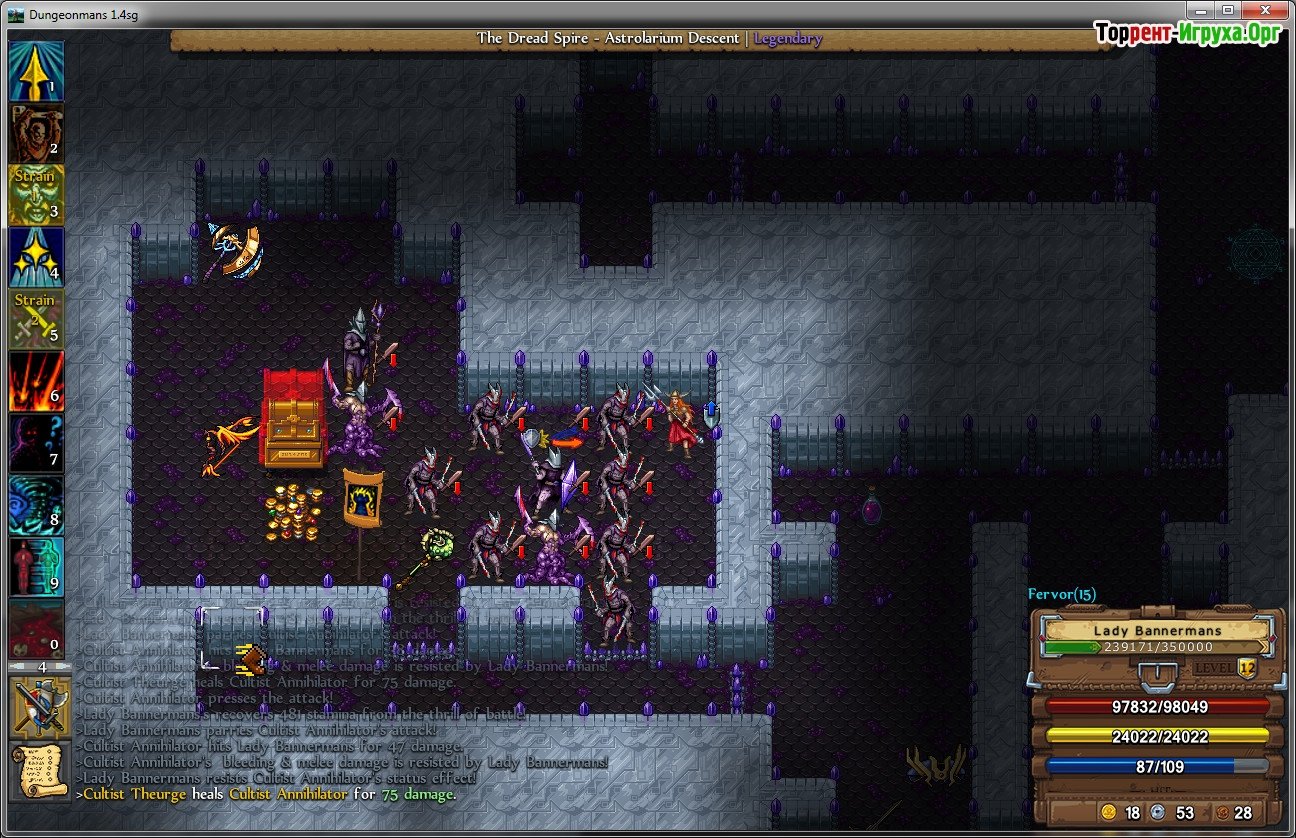Select the green face Strain ability

pos(37,194)
